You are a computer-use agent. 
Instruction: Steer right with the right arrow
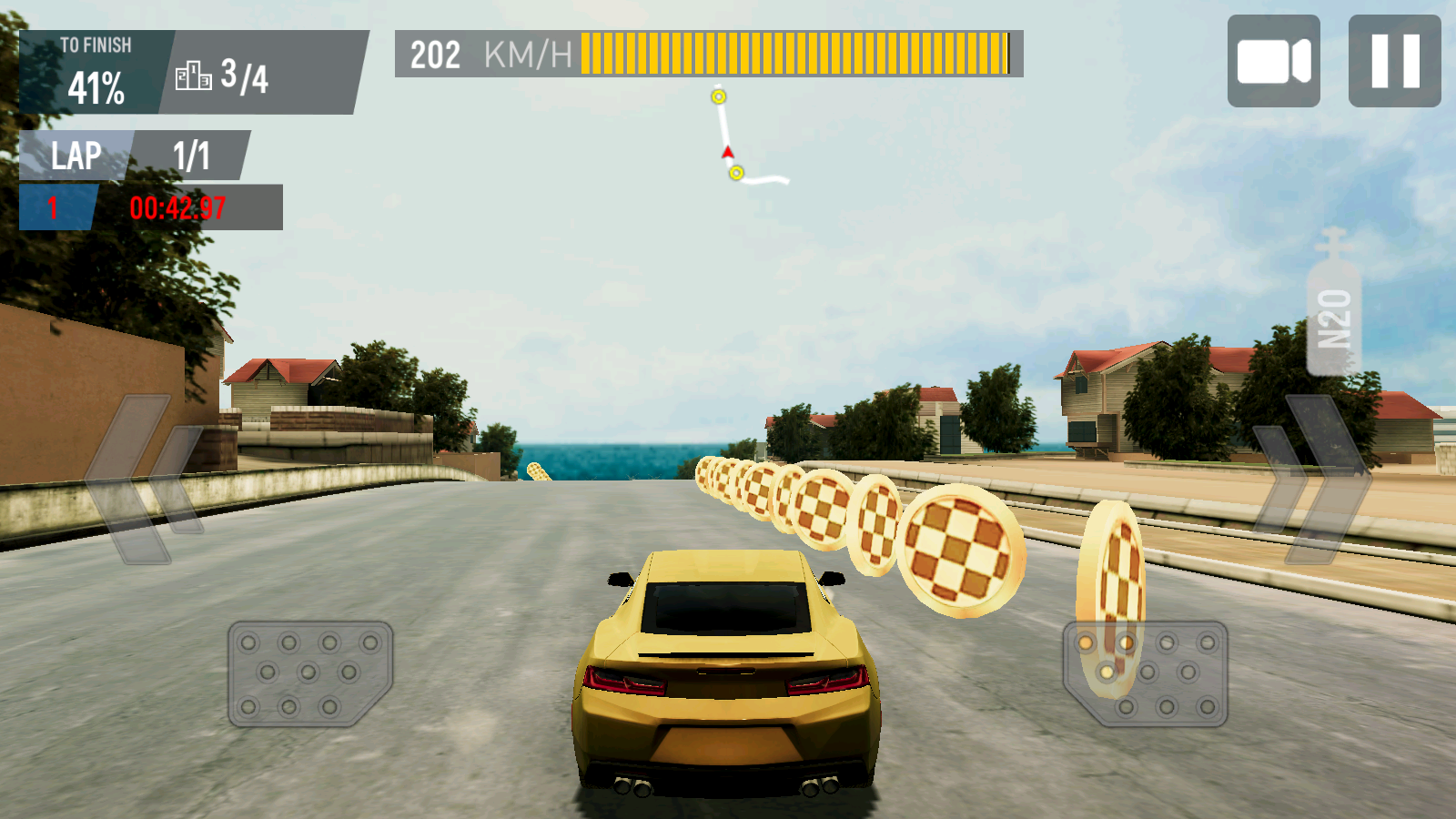pyautogui.click(x=1312, y=479)
